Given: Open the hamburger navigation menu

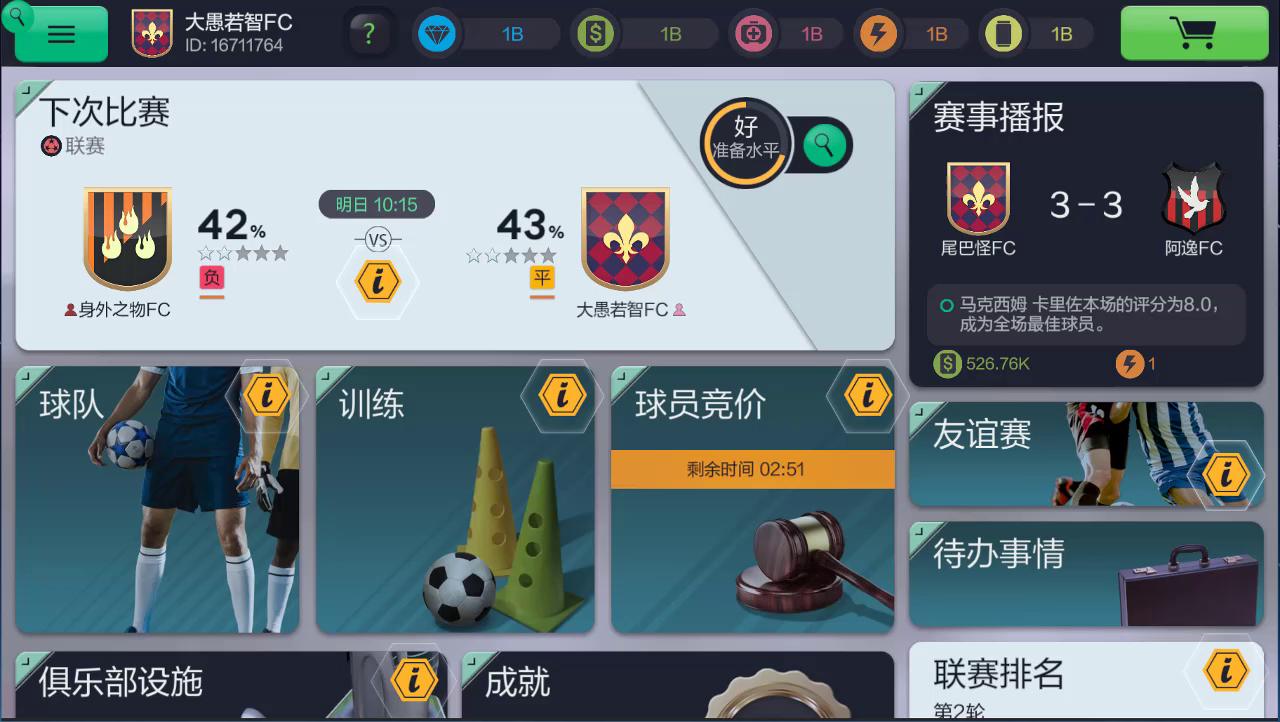Looking at the screenshot, I should (60, 33).
